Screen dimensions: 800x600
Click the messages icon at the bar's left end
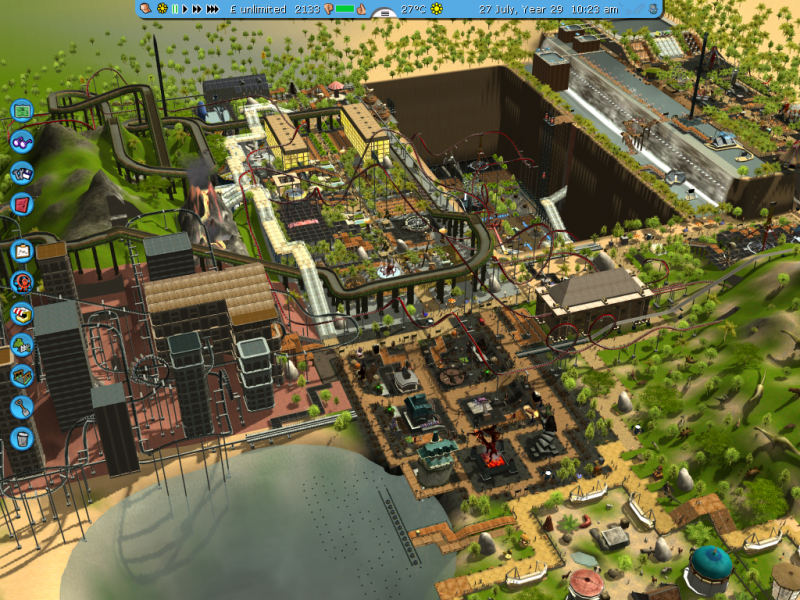[146, 9]
